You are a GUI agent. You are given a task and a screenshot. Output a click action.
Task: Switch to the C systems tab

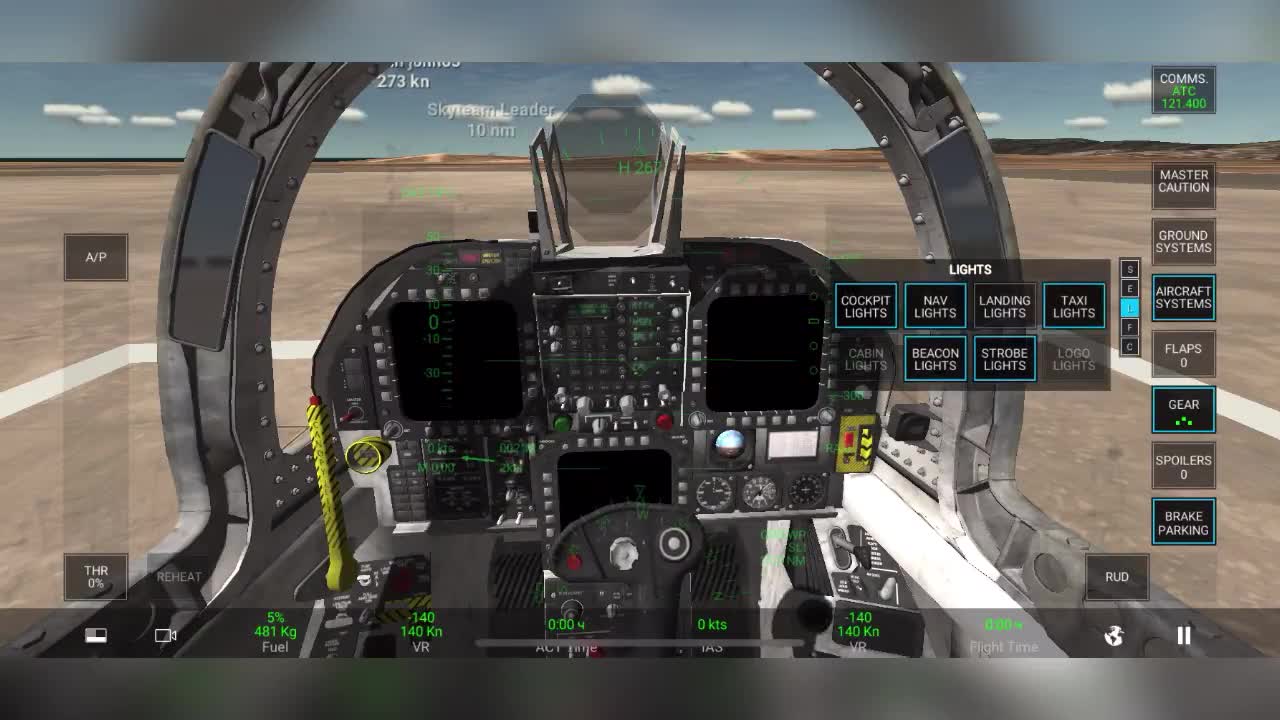click(x=1130, y=346)
